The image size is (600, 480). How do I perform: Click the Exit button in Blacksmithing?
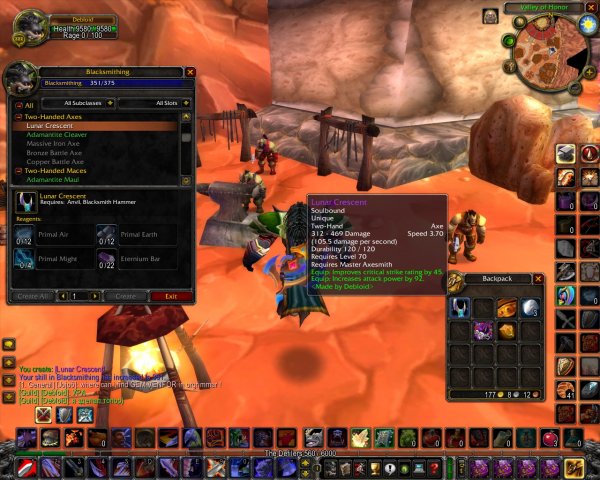tap(172, 296)
